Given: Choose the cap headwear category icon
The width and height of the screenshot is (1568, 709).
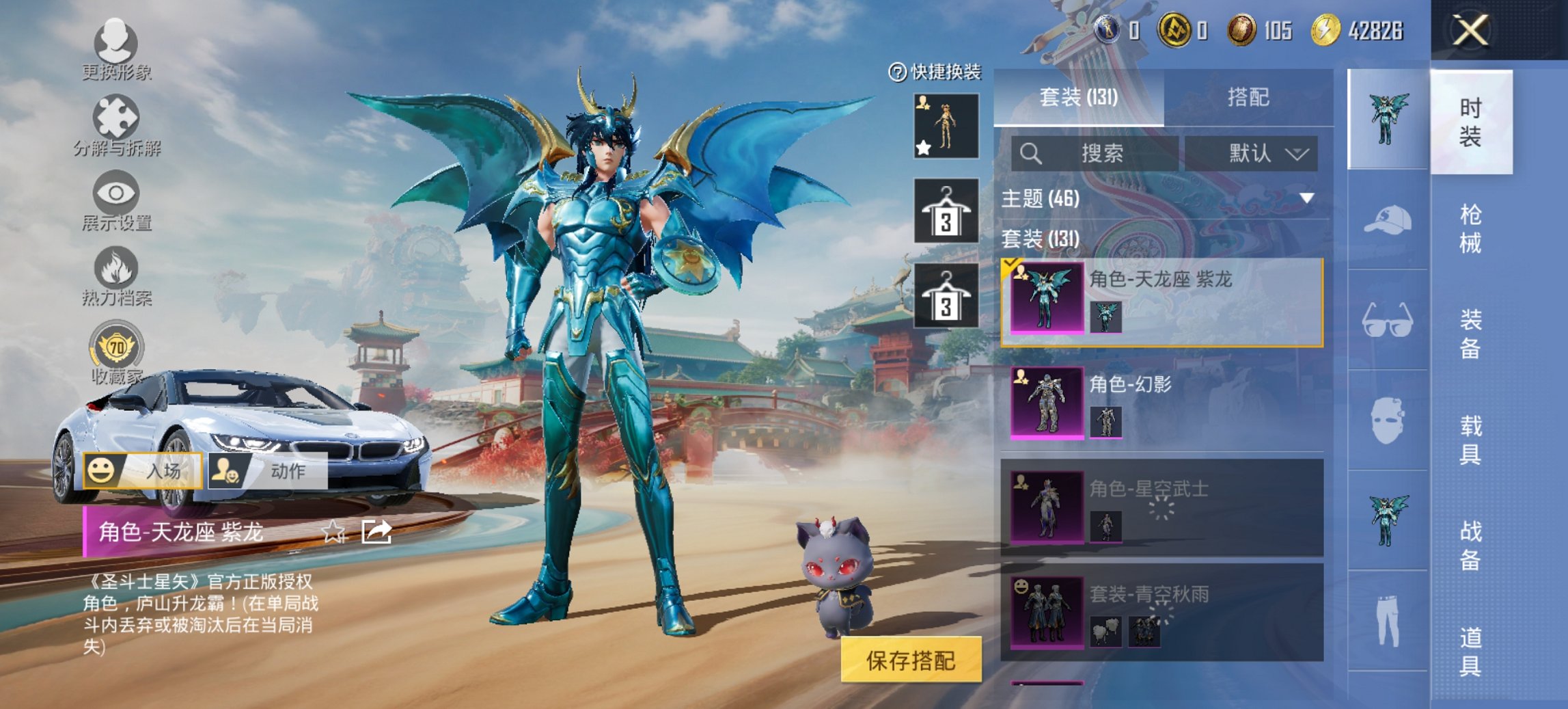Looking at the screenshot, I should click(x=1388, y=220).
